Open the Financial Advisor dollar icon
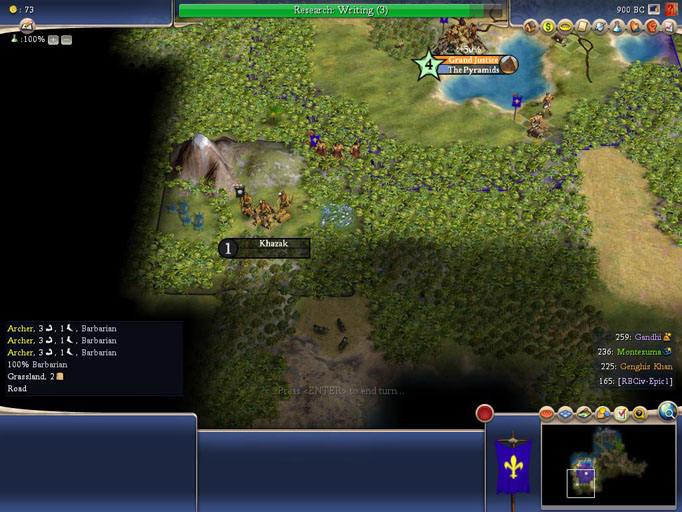Screen dimensions: 682x512 click(548, 27)
